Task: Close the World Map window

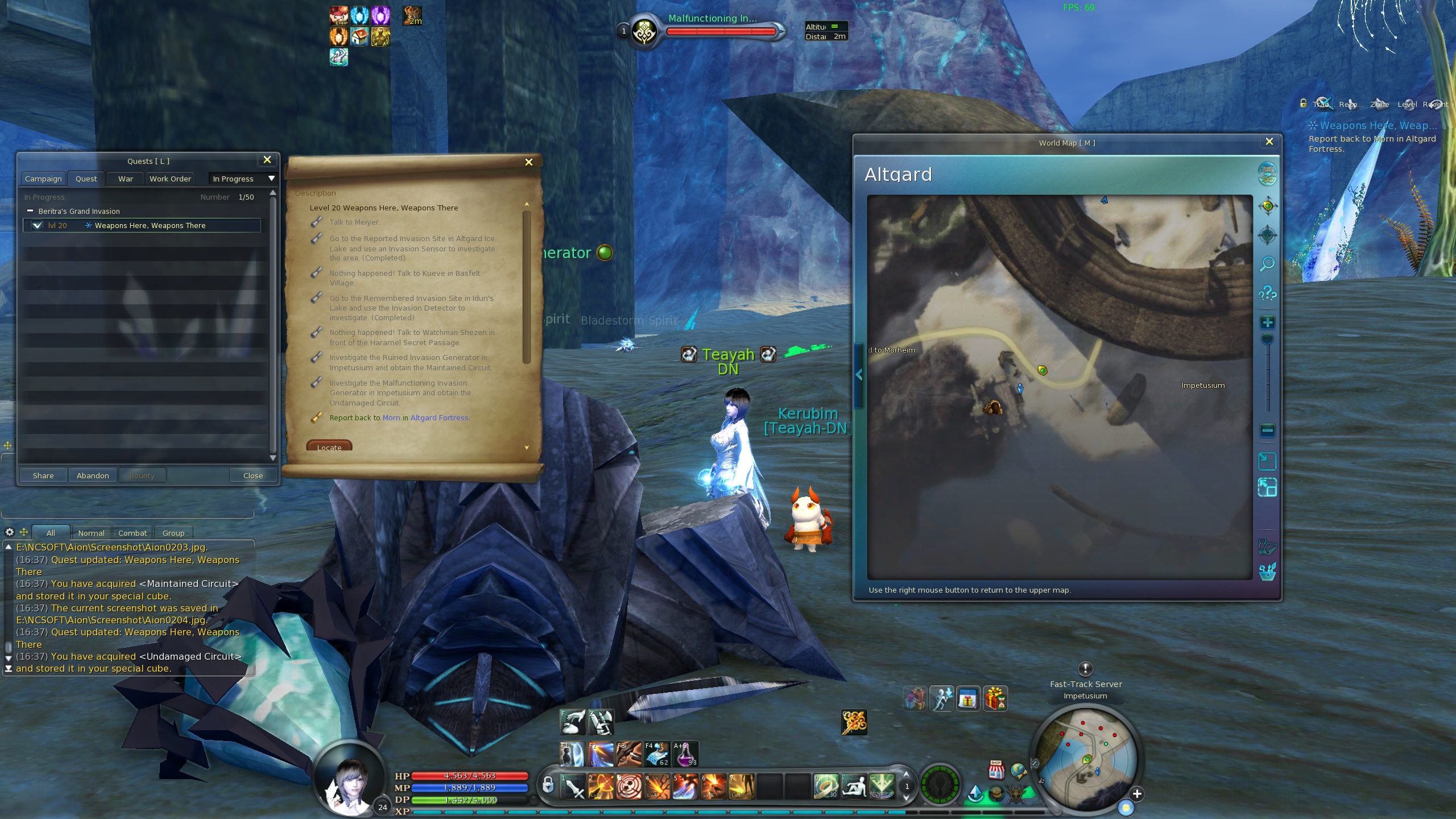Action: 1269,142
